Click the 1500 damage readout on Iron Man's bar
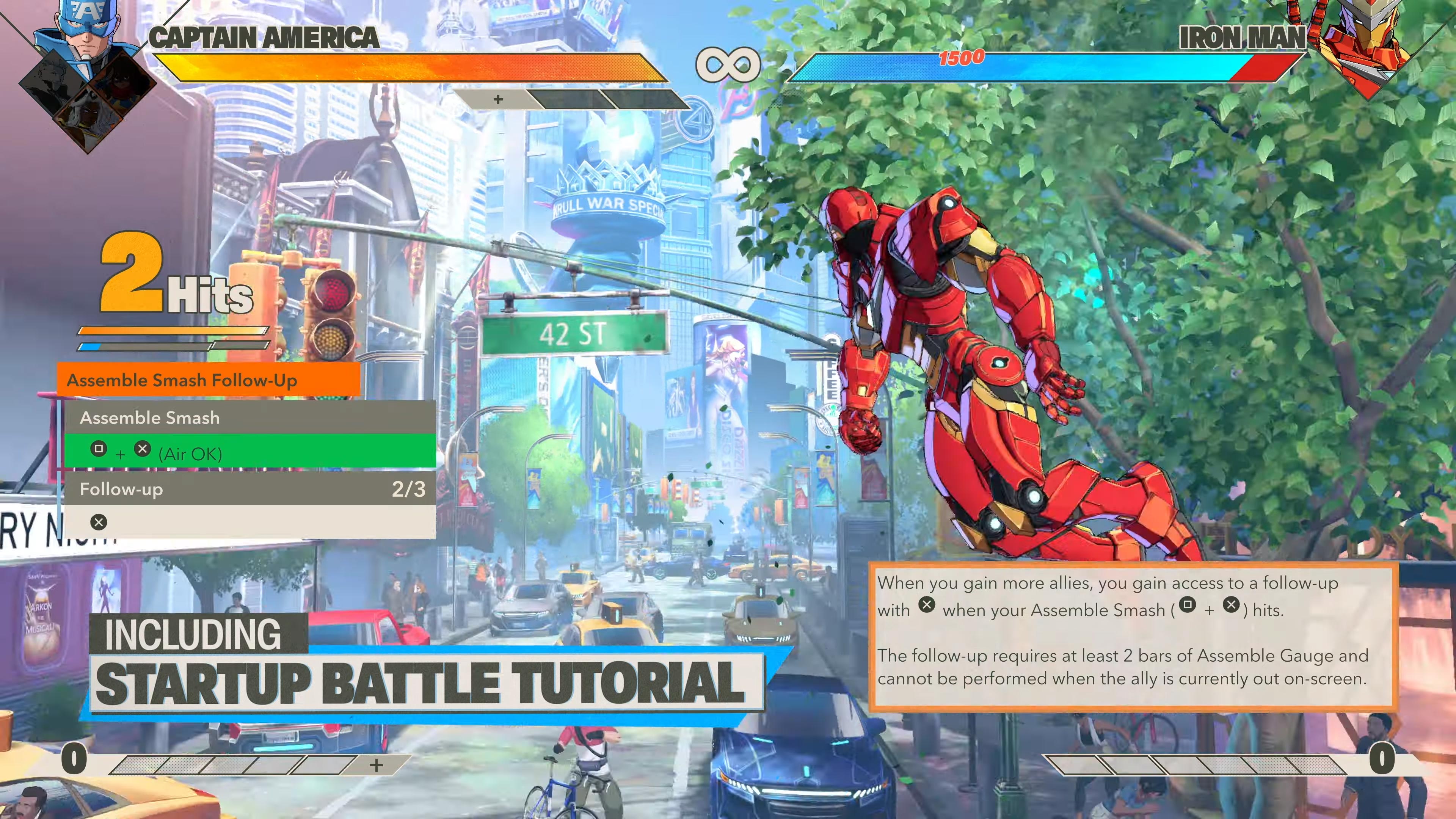 click(961, 58)
